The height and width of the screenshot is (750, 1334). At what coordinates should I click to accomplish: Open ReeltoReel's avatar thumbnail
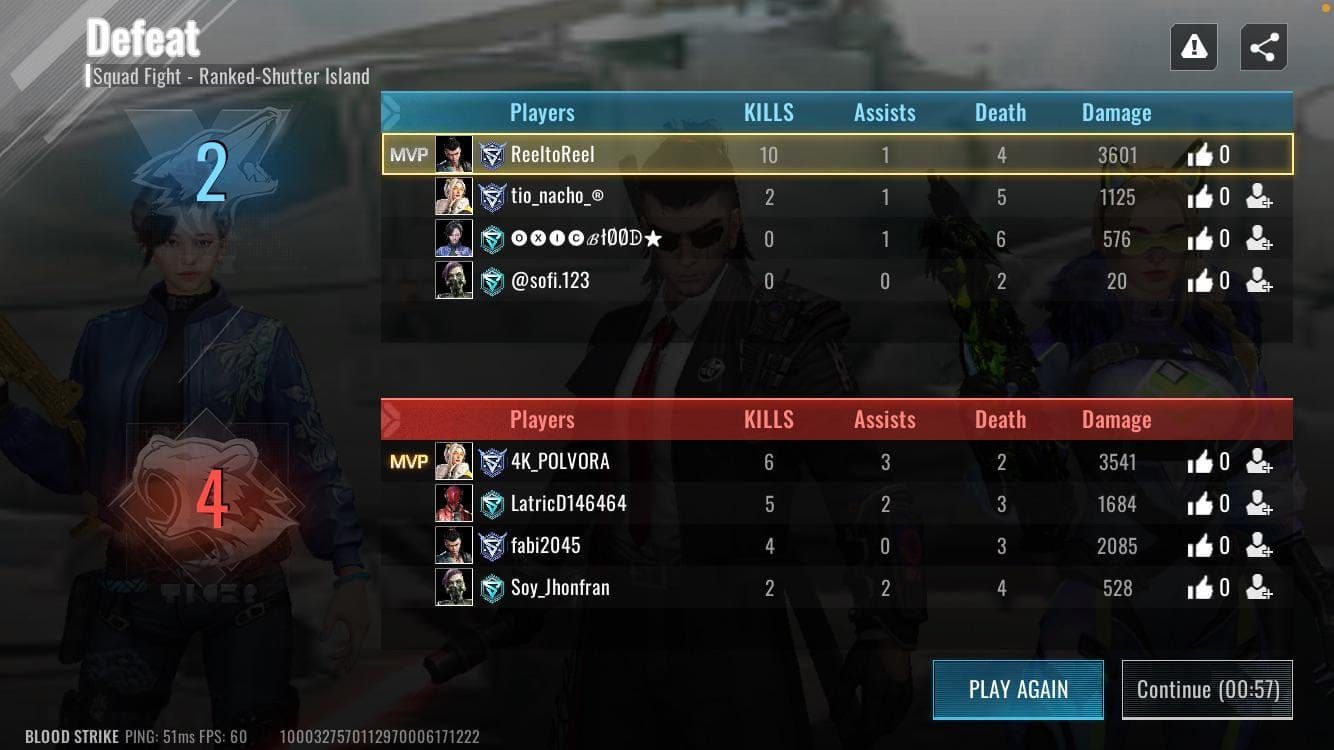click(454, 154)
